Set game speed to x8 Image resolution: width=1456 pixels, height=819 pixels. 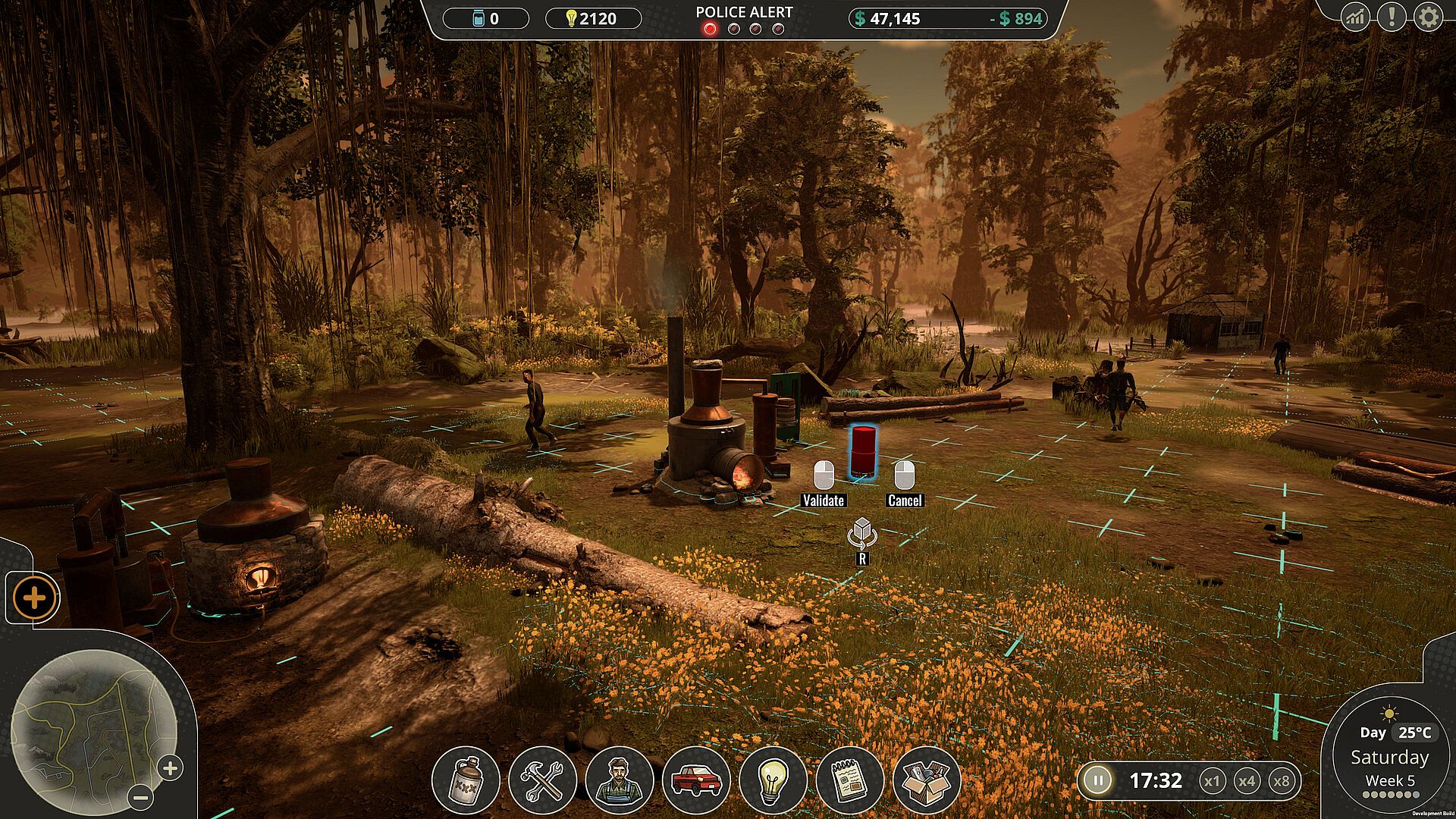pyautogui.click(x=1282, y=780)
